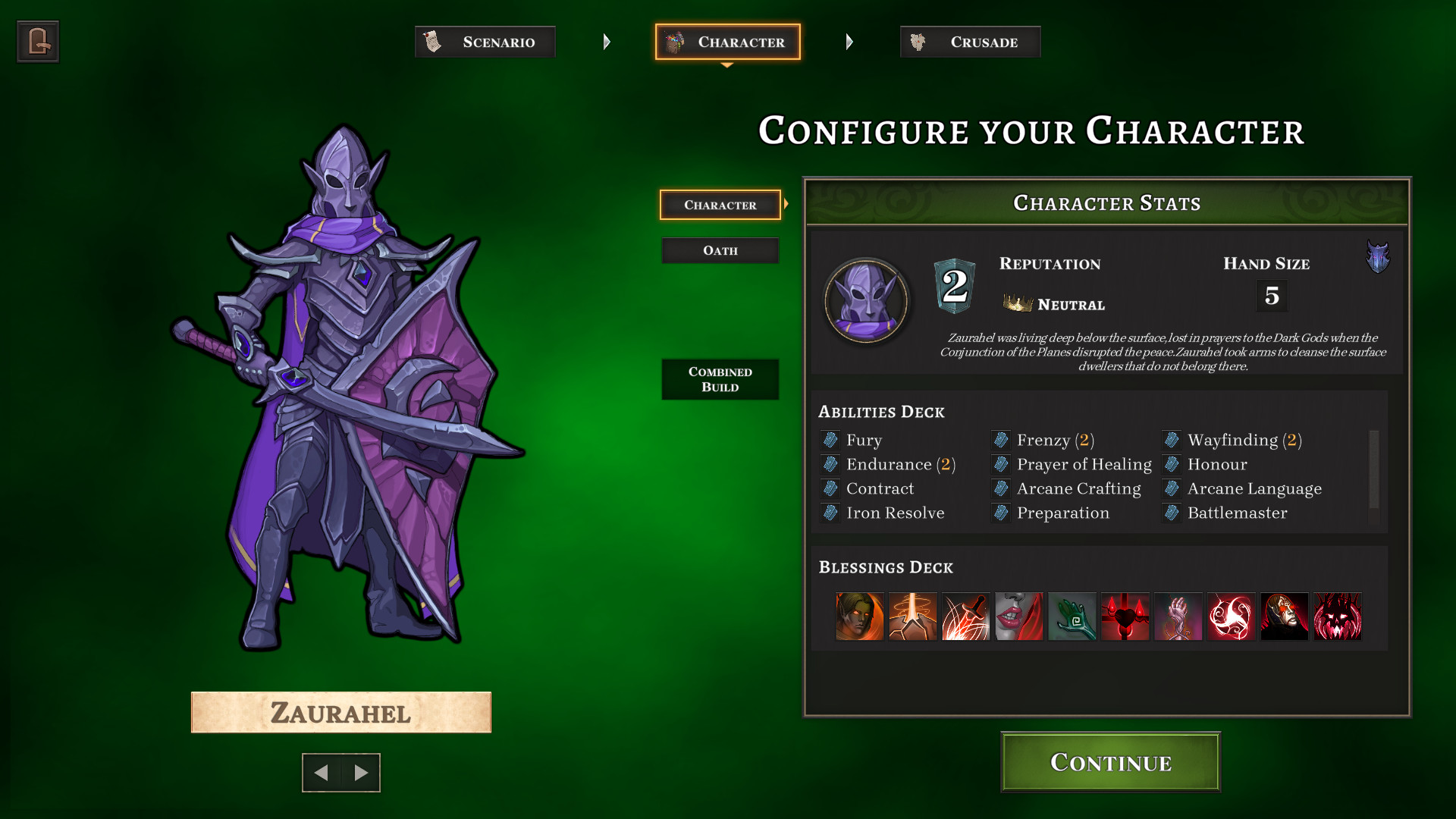Expand Character step dropdown arrow pointer
The width and height of the screenshot is (1456, 819).
point(727,64)
